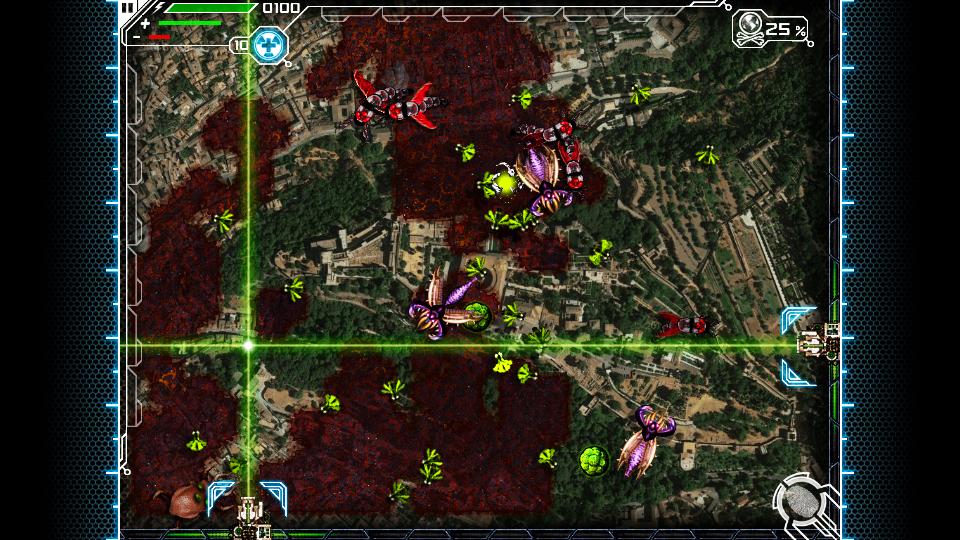The height and width of the screenshot is (540, 960).
Task: Activate the blue cross special ability icon
Action: pyautogui.click(x=268, y=44)
